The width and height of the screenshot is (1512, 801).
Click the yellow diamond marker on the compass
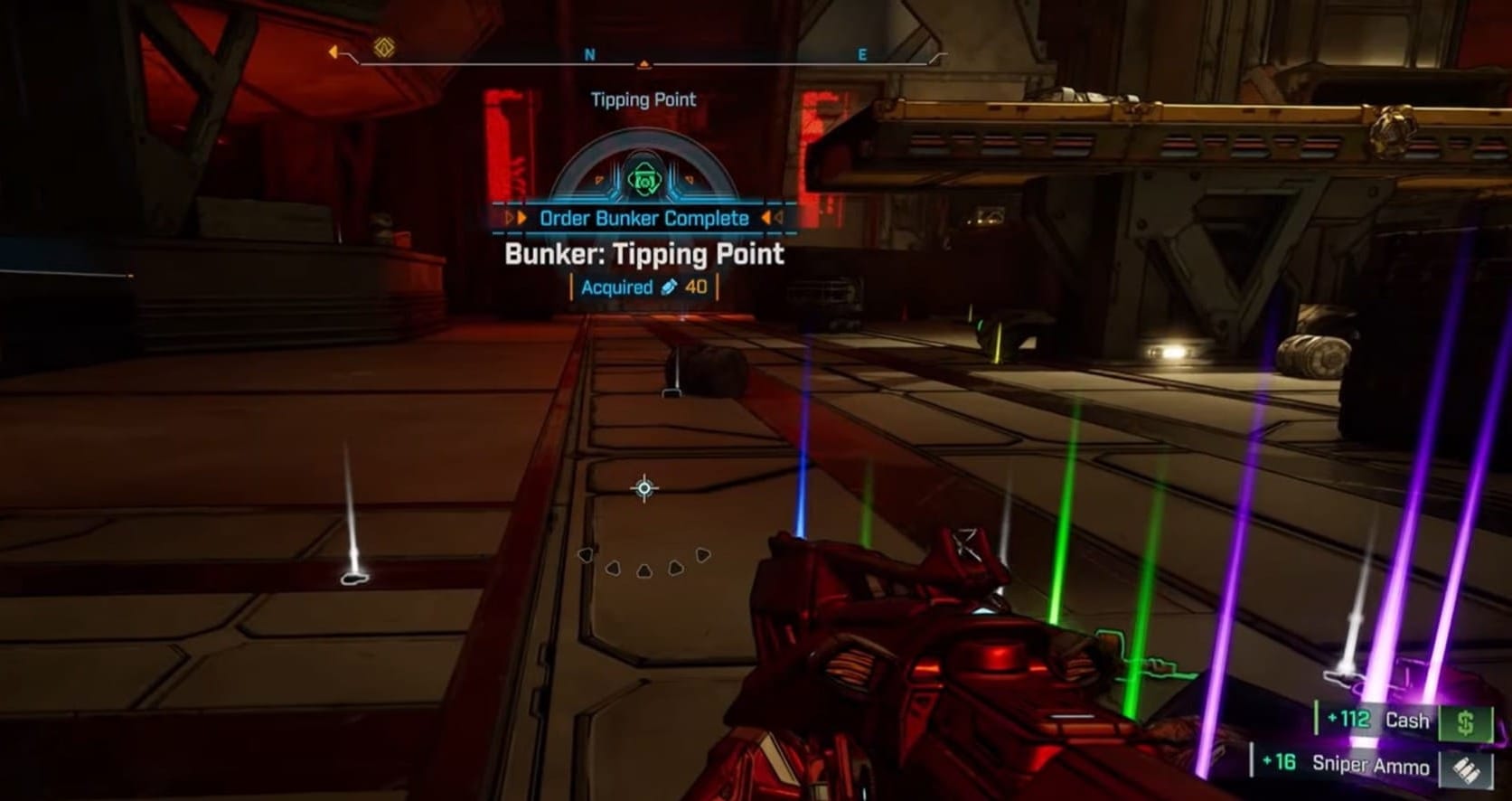(x=384, y=47)
